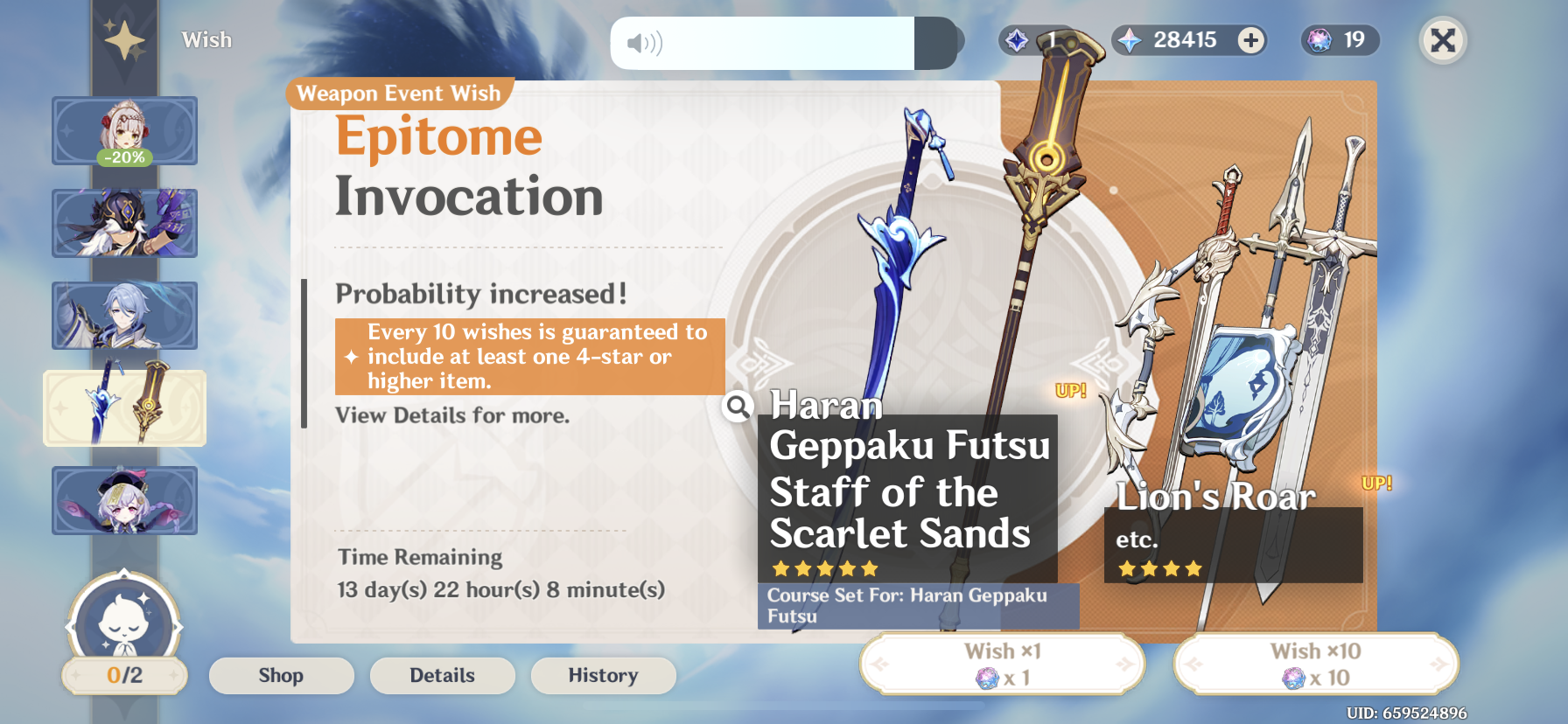Open Details for this banner

coord(442,675)
